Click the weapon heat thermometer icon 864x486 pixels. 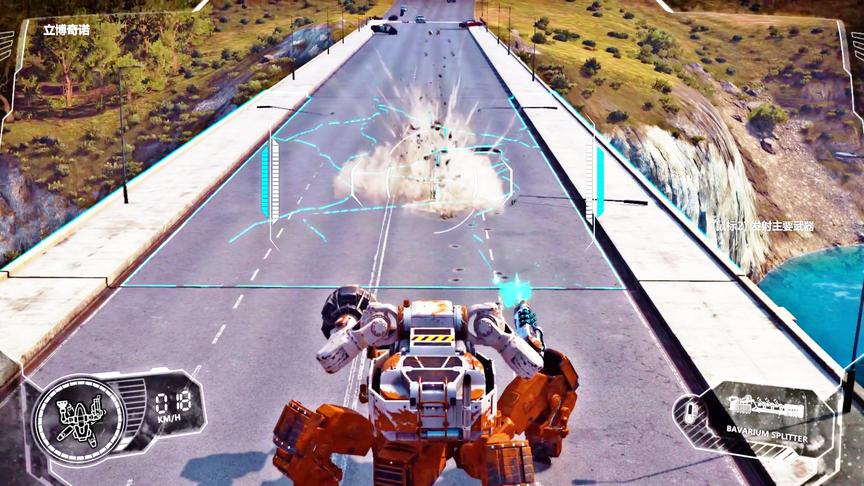688,411
